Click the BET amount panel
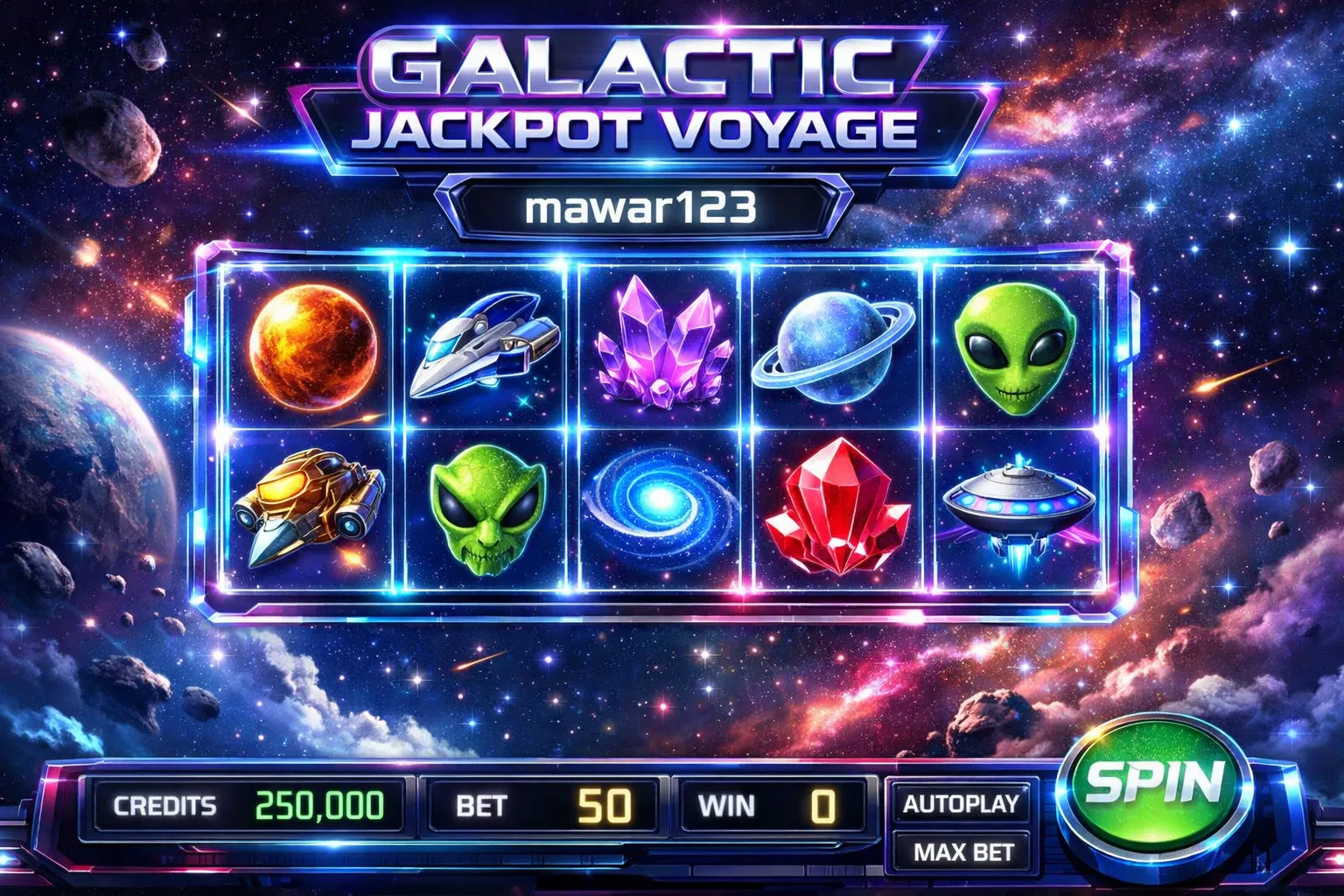The image size is (1344, 896). [x=543, y=805]
